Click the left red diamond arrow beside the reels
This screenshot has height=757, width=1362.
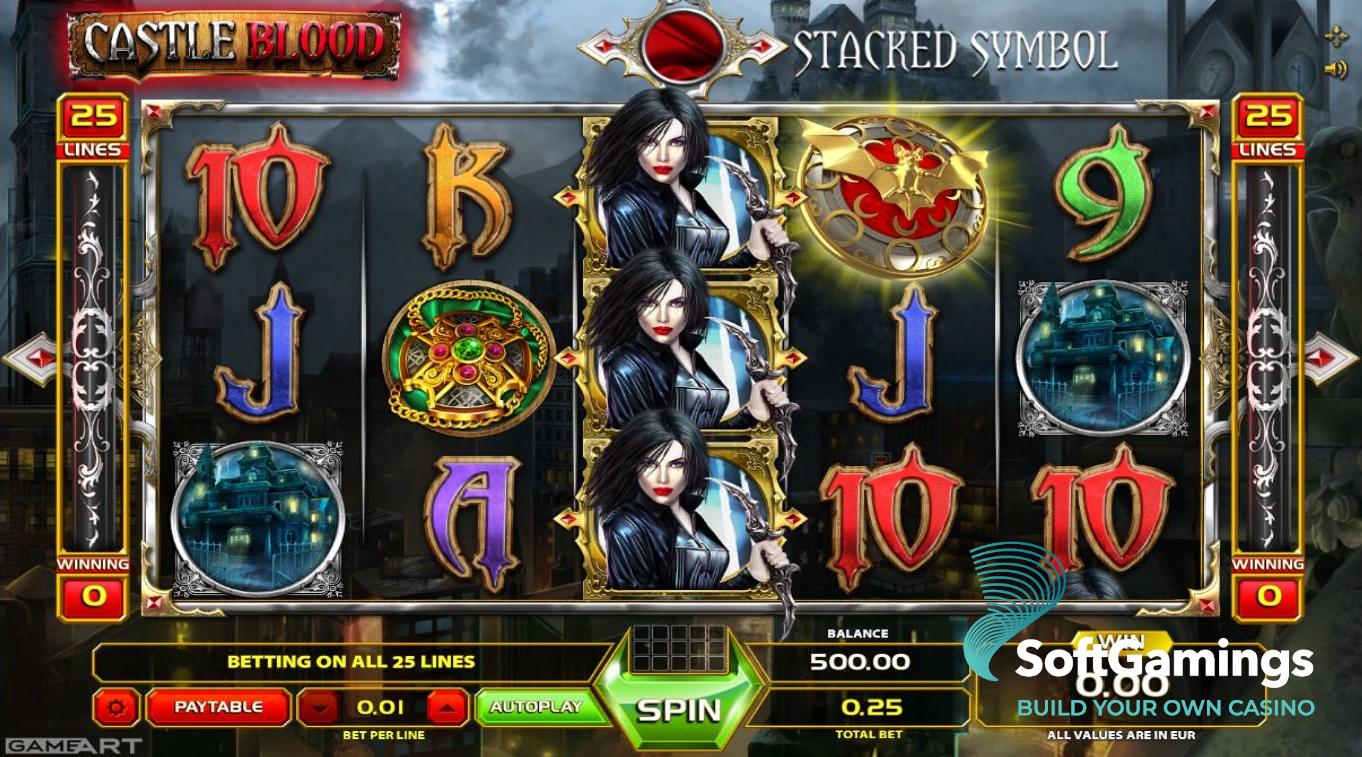[x=32, y=358]
